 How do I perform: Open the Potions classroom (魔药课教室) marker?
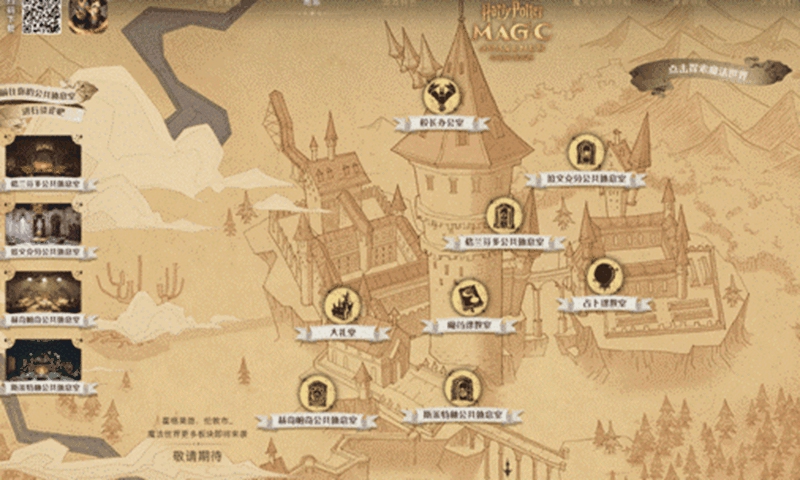[x=468, y=299]
